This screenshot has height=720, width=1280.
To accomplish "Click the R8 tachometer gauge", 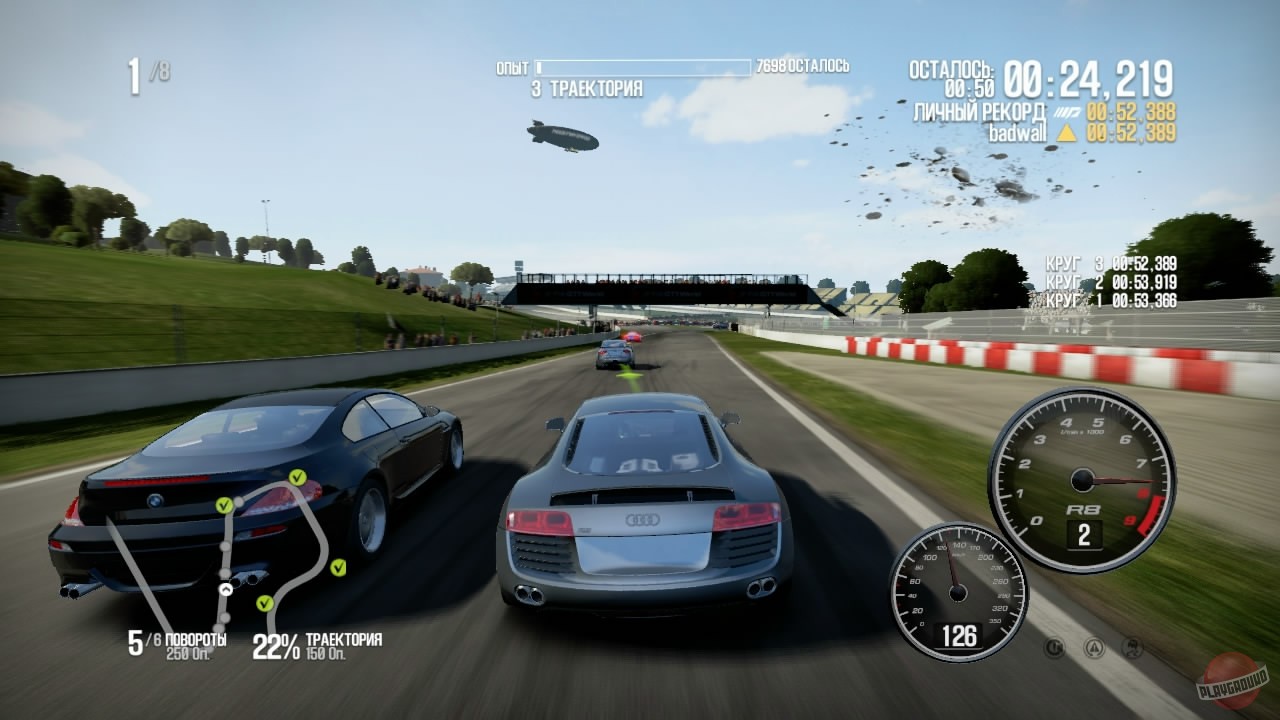I will coord(1082,480).
